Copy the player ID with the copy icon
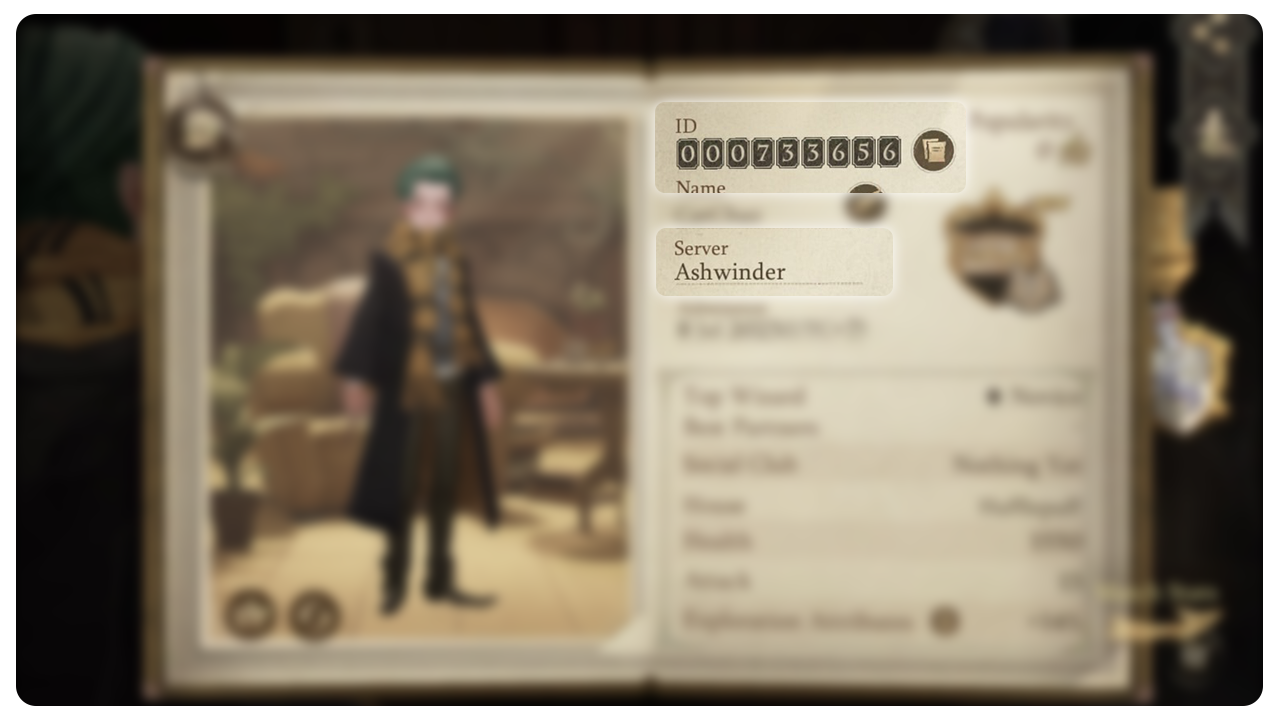Screen dimensions: 1280x720 934,151
